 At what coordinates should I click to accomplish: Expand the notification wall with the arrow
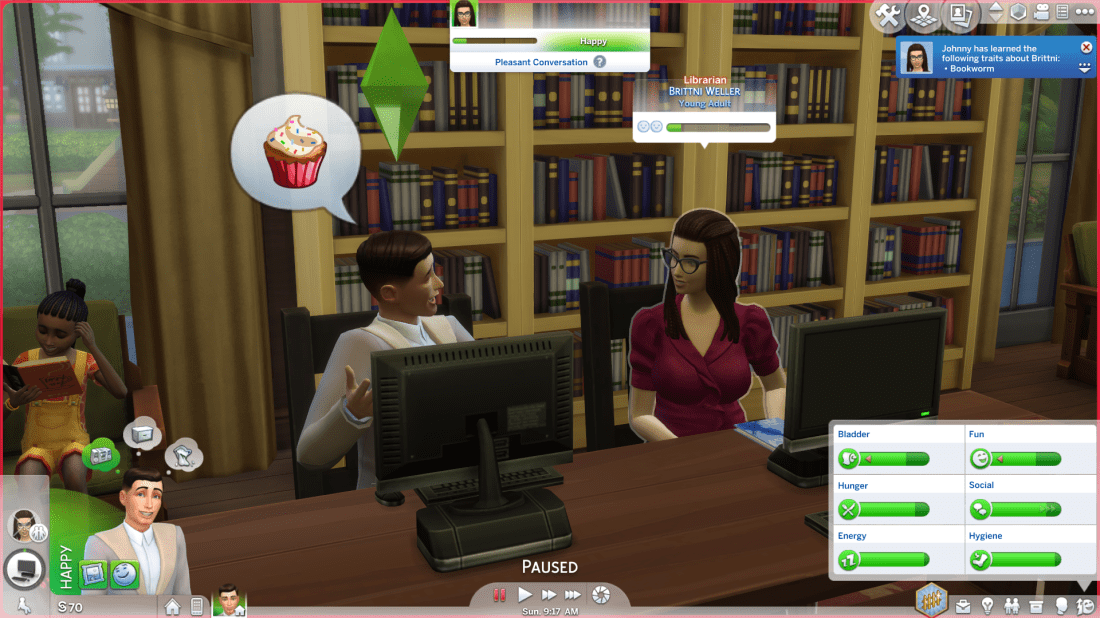click(x=1086, y=68)
